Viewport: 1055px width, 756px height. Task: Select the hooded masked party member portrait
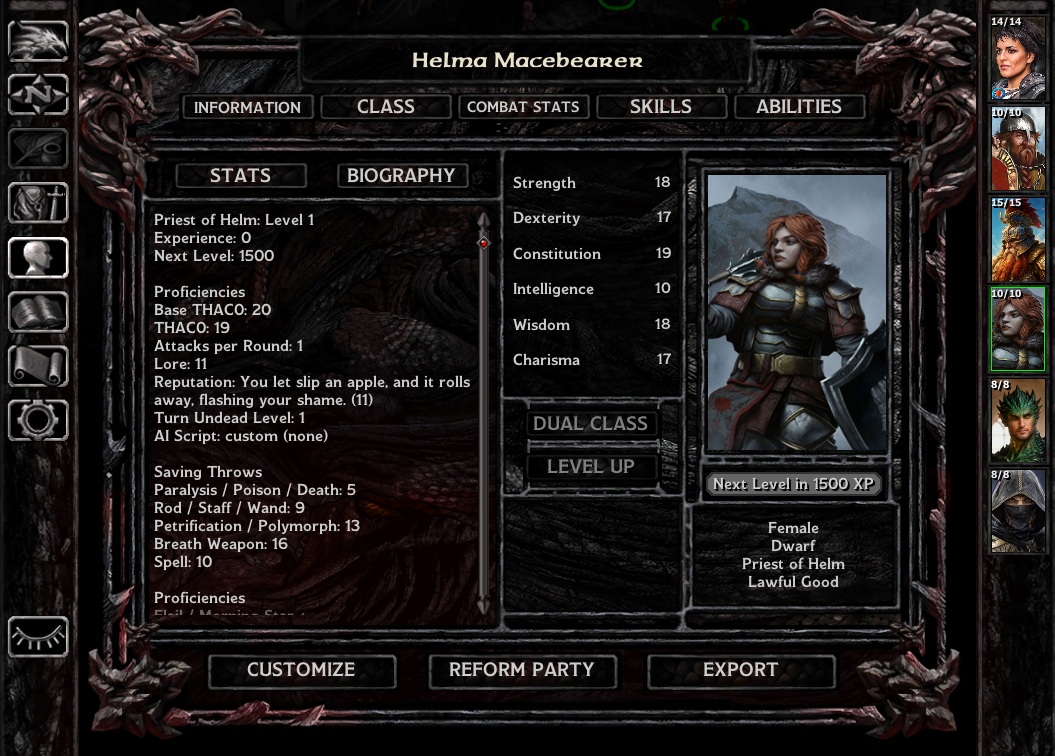[x=1018, y=512]
